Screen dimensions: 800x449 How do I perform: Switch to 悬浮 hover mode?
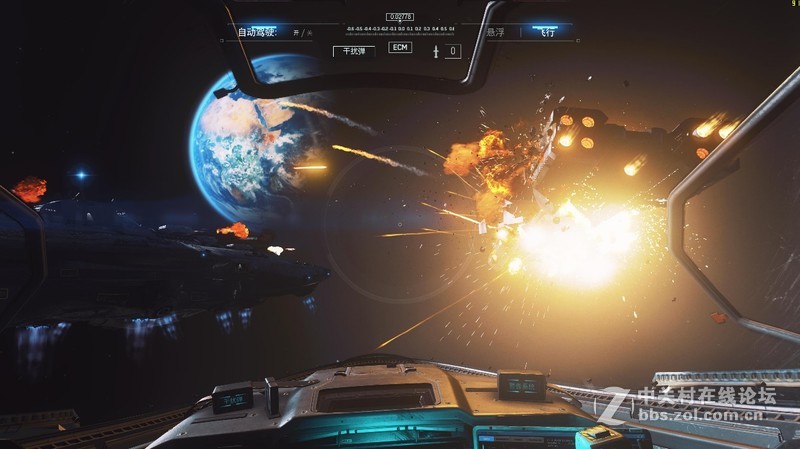[x=495, y=32]
